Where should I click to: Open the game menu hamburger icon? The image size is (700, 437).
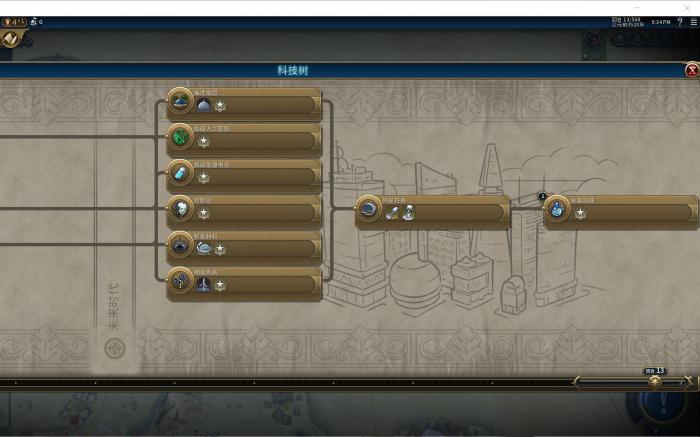point(693,21)
